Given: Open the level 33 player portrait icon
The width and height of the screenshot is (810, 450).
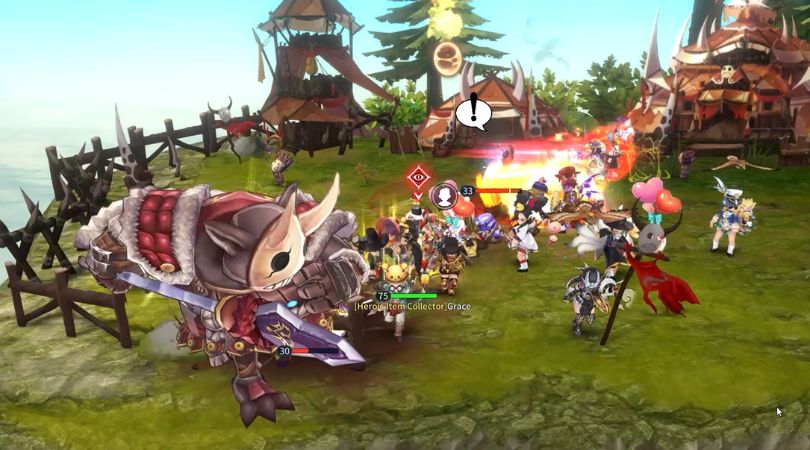Looking at the screenshot, I should click(x=444, y=196).
